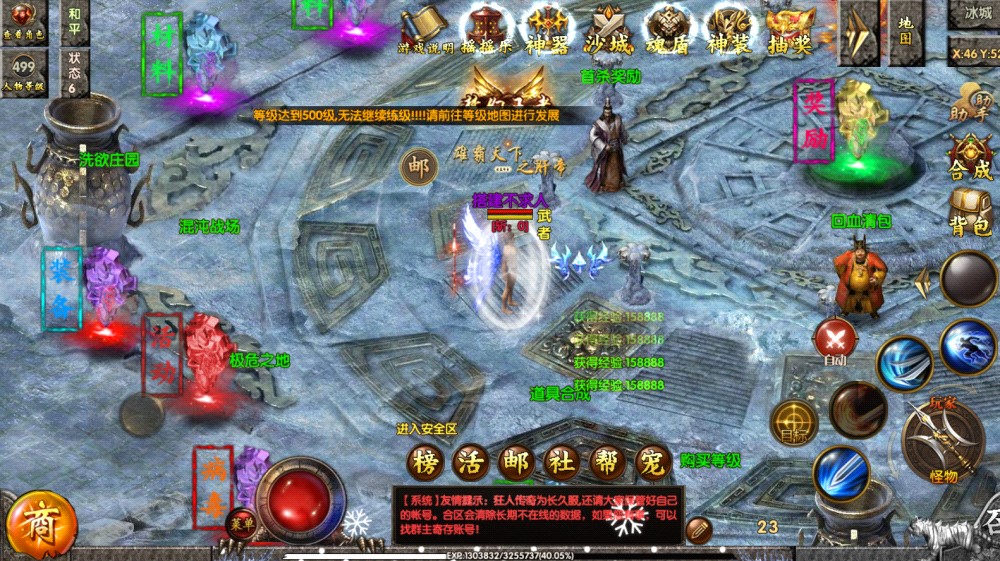
Task: Open the 帮 guild button
Action: [x=608, y=462]
